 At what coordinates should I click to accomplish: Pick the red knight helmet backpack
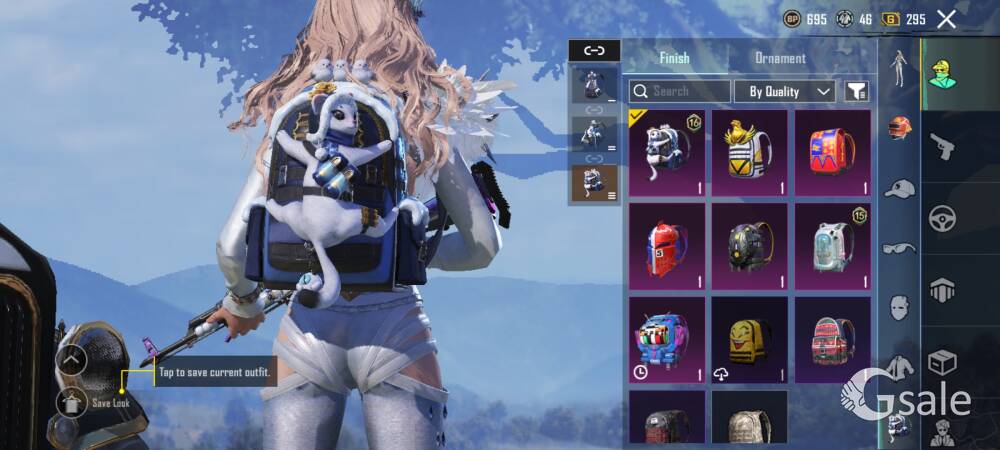click(x=666, y=245)
